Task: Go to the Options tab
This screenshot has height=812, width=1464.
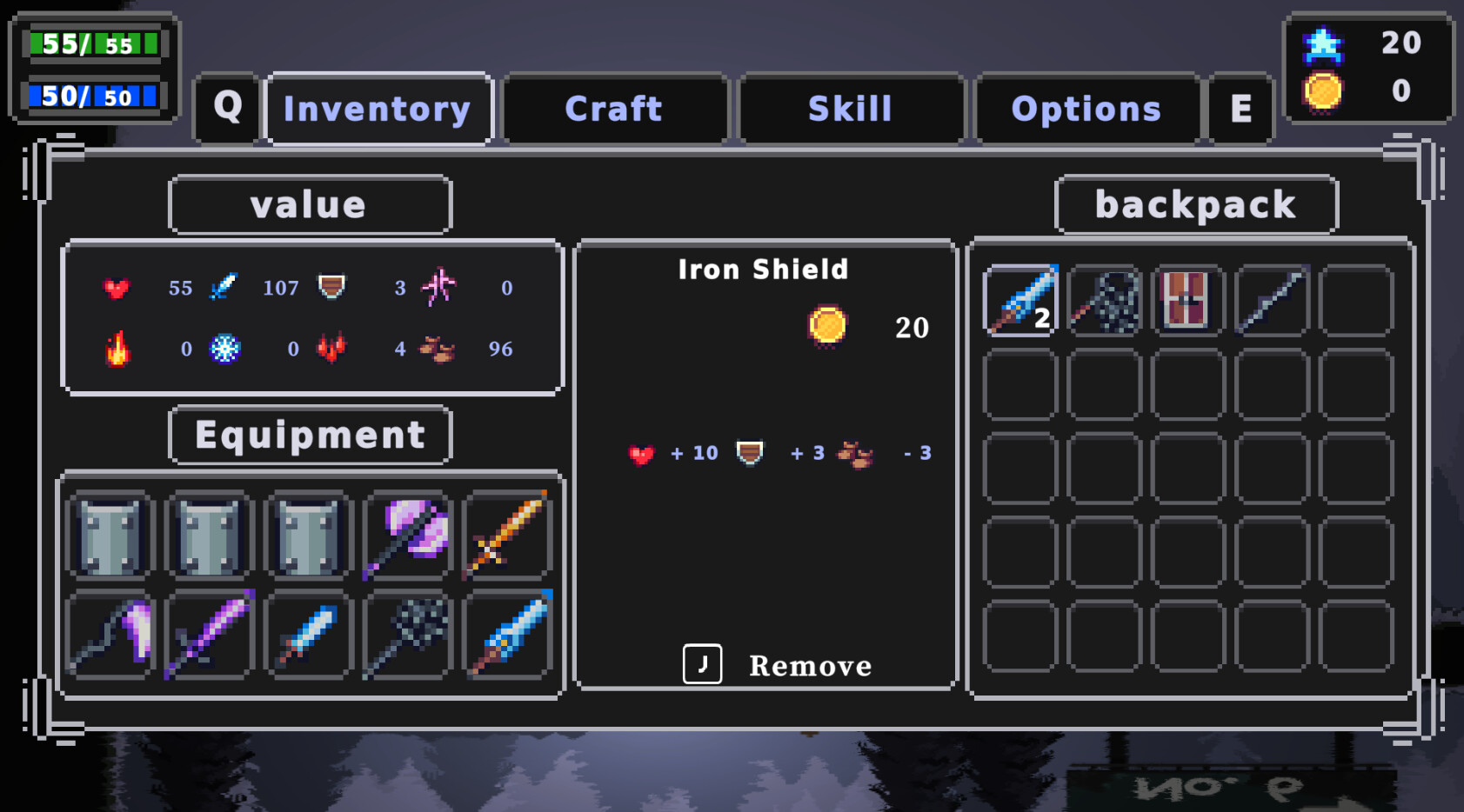Action: click(1086, 109)
